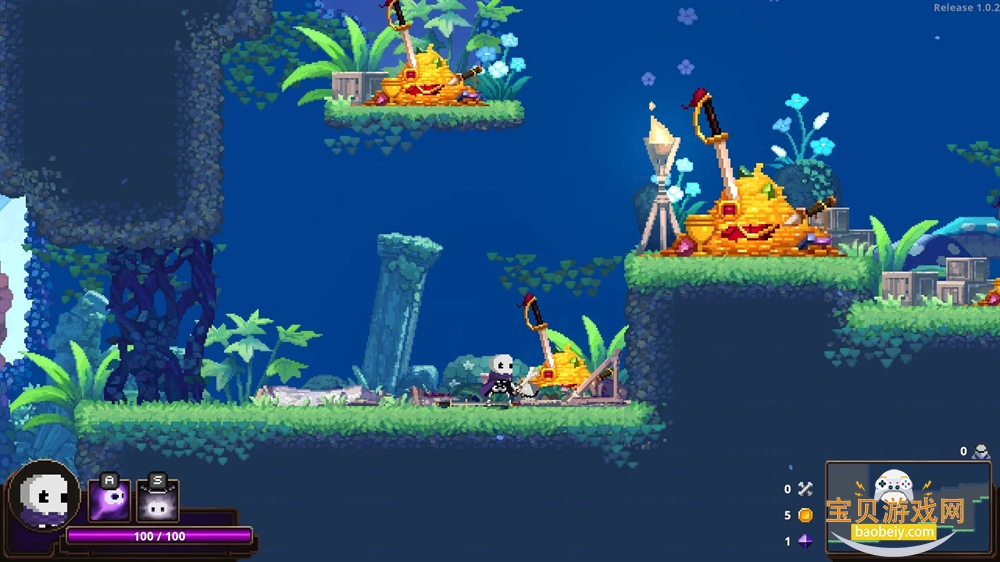
Task: Click the enemy counter icon above minimap
Action: [x=981, y=451]
